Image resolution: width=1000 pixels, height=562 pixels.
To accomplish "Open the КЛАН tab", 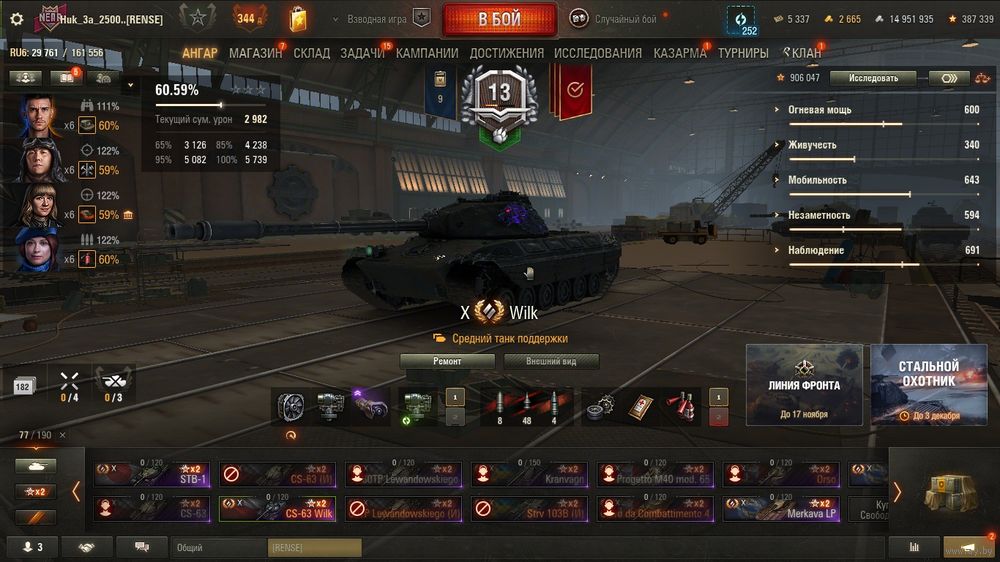I will (802, 53).
